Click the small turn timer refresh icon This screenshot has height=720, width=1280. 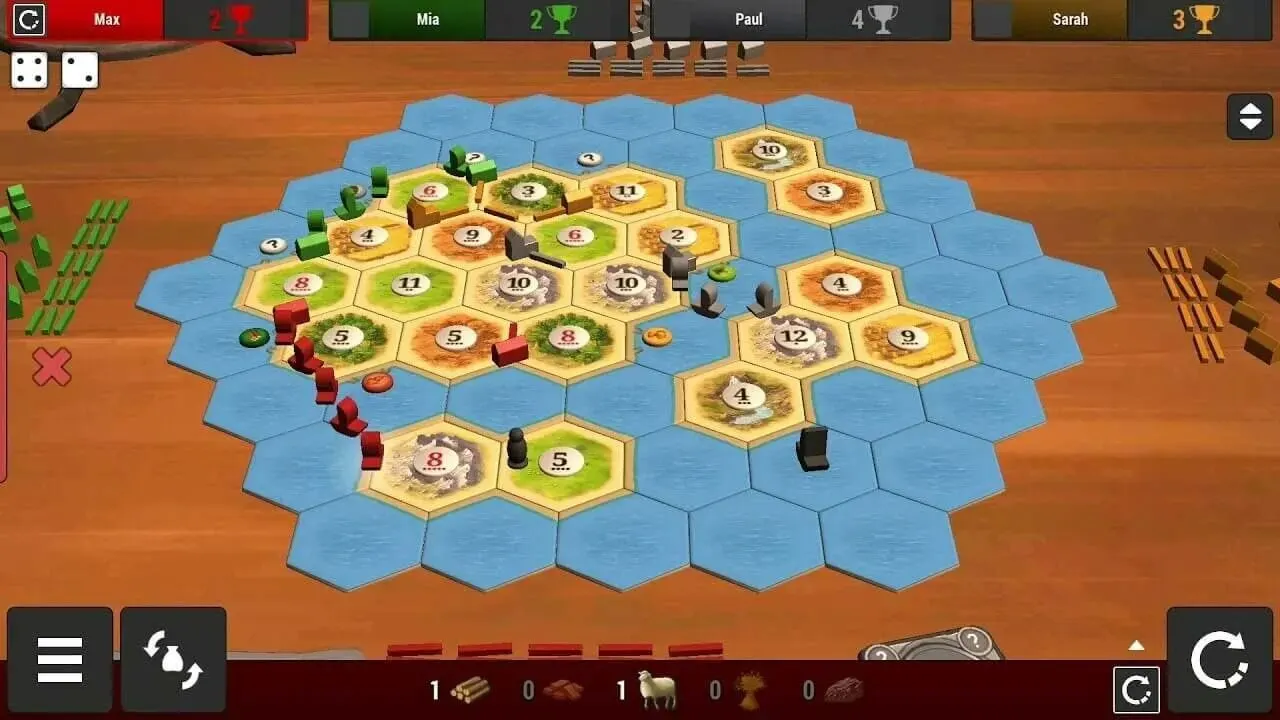coord(1135,692)
